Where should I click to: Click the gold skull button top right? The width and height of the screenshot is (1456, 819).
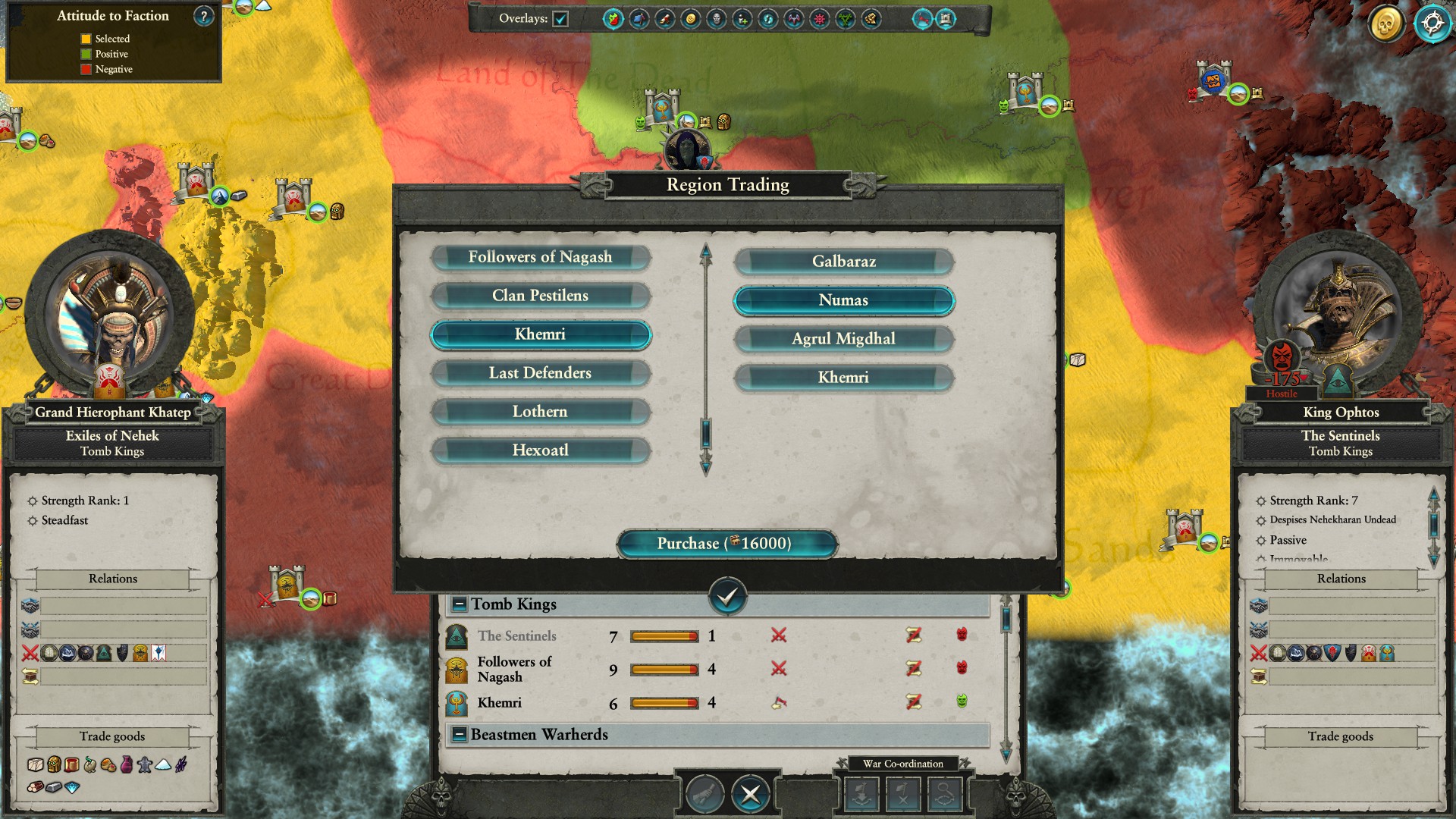point(1385,24)
